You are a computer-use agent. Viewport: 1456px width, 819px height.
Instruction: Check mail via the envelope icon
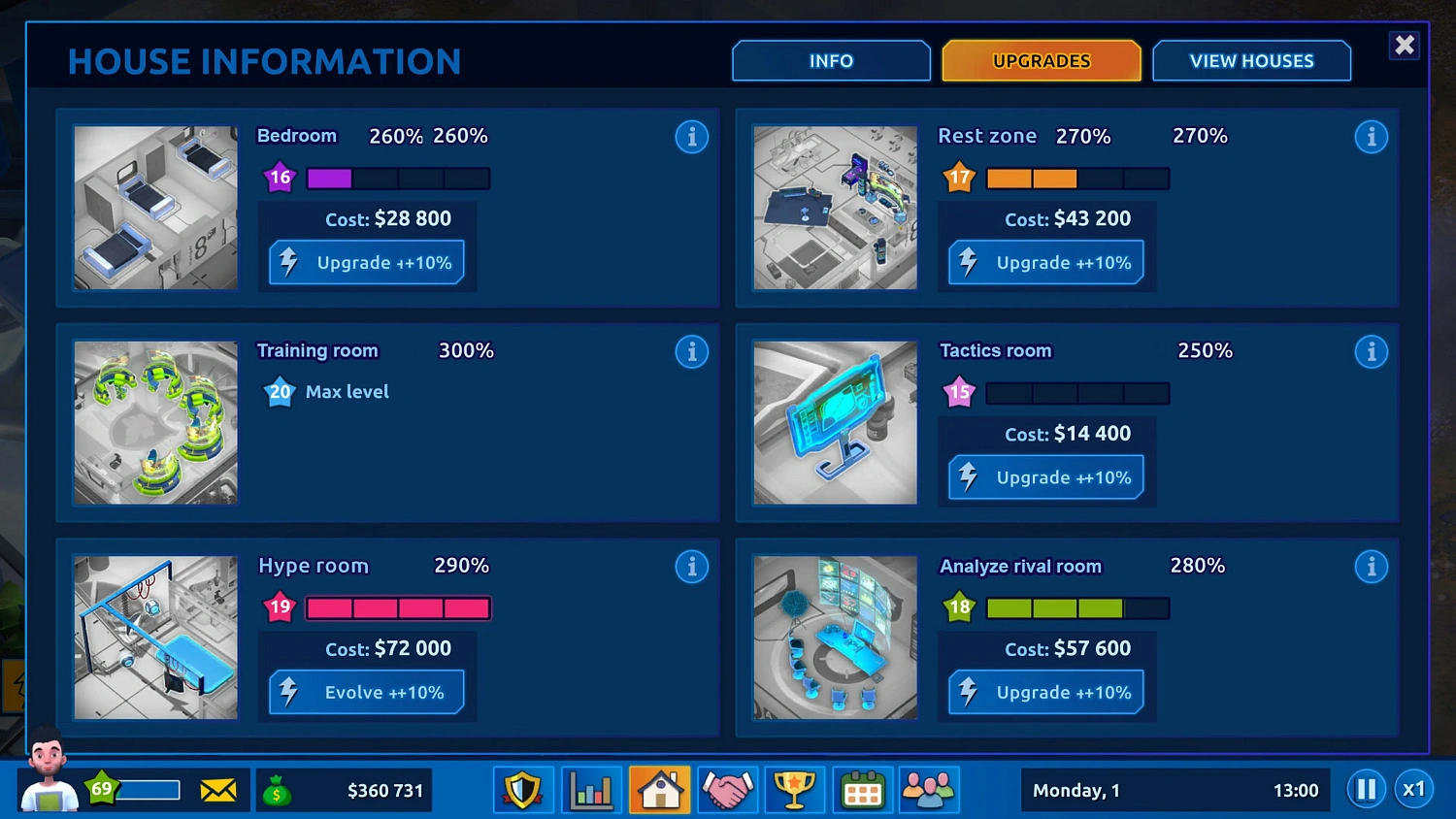tap(218, 789)
